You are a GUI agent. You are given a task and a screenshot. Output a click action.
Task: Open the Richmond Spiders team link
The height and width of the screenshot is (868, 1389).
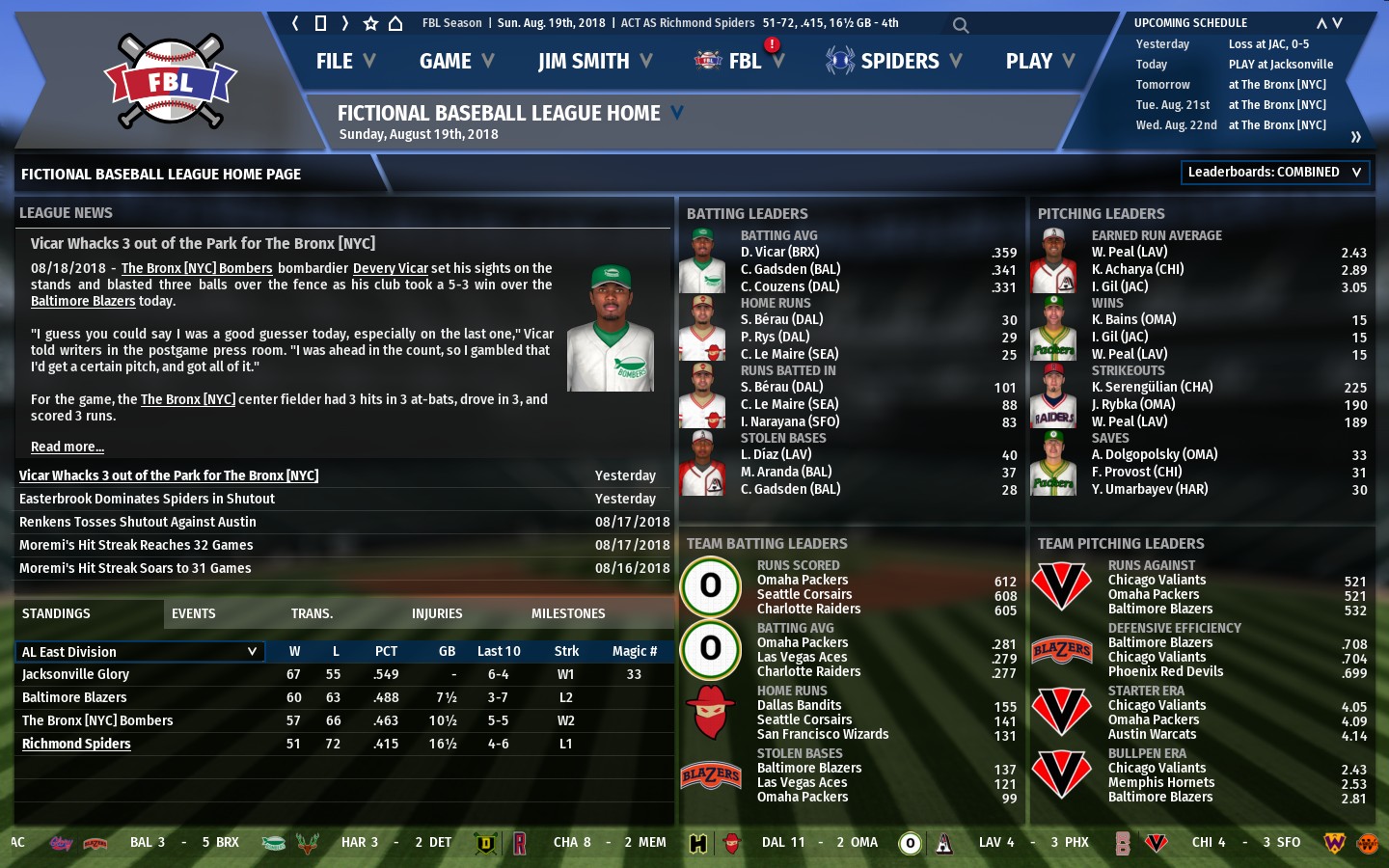(x=76, y=744)
